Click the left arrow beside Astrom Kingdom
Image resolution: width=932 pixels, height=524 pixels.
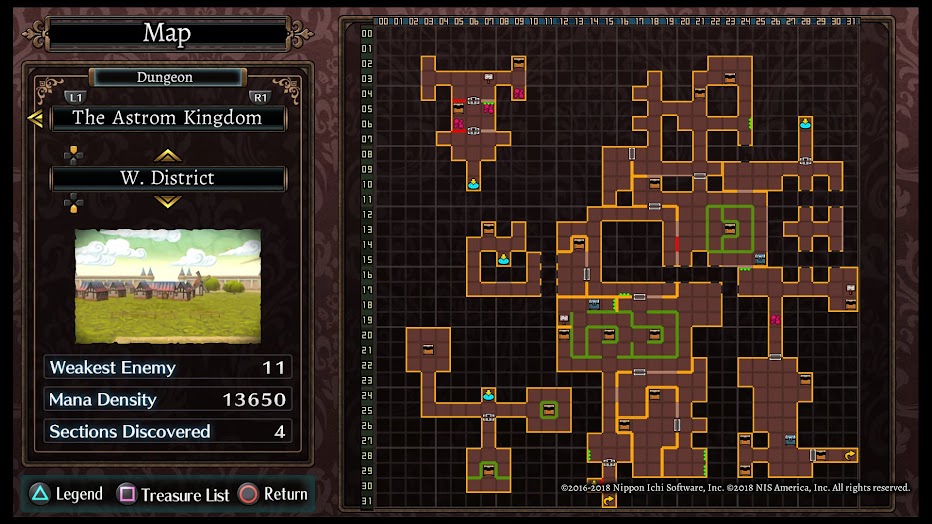(x=35, y=119)
